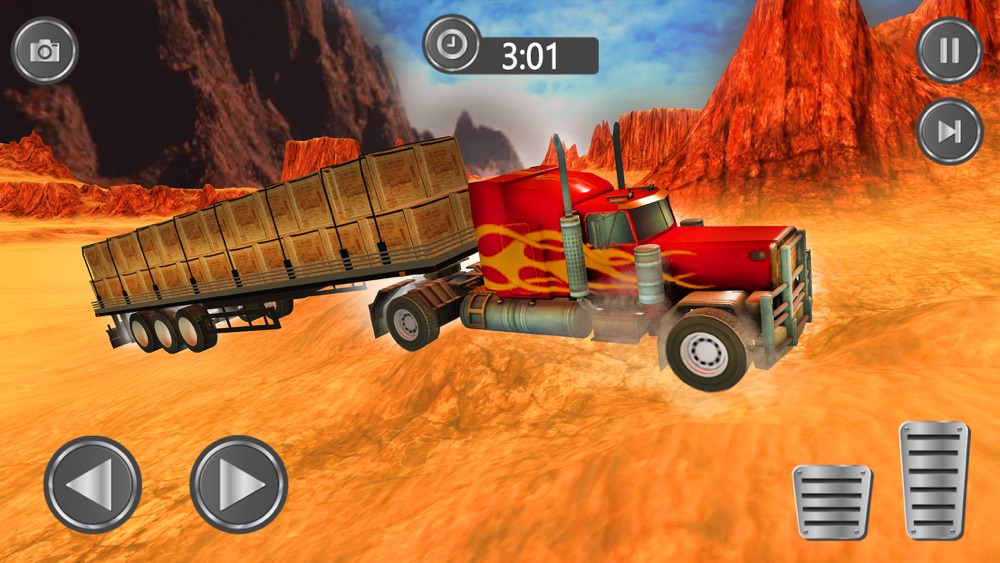Steer right with the right arrow
The height and width of the screenshot is (563, 1000).
239,485
